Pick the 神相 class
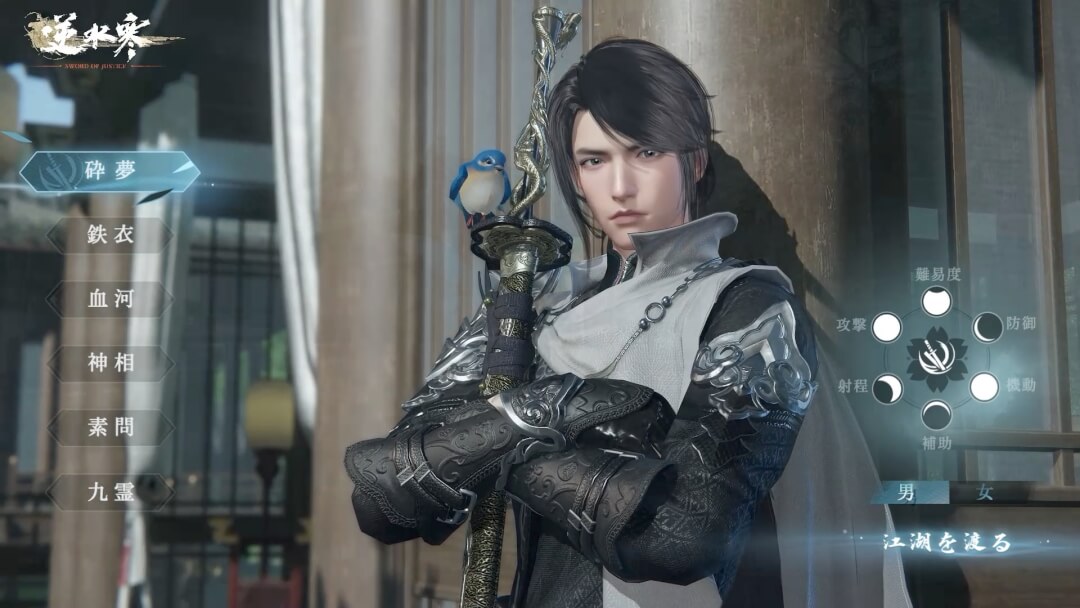Viewport: 1080px width, 608px height. [x=110, y=363]
